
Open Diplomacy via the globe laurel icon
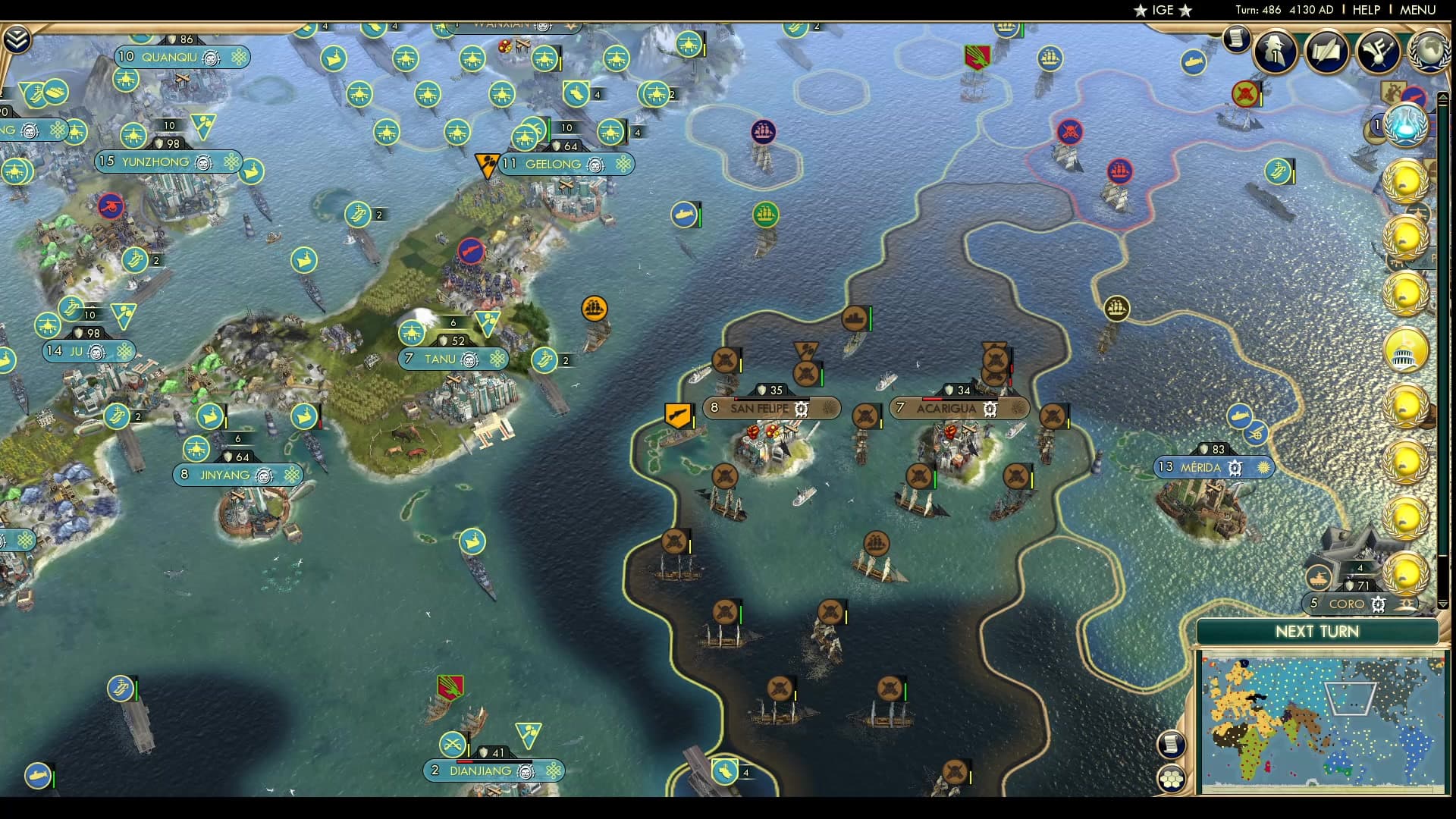[x=1429, y=52]
